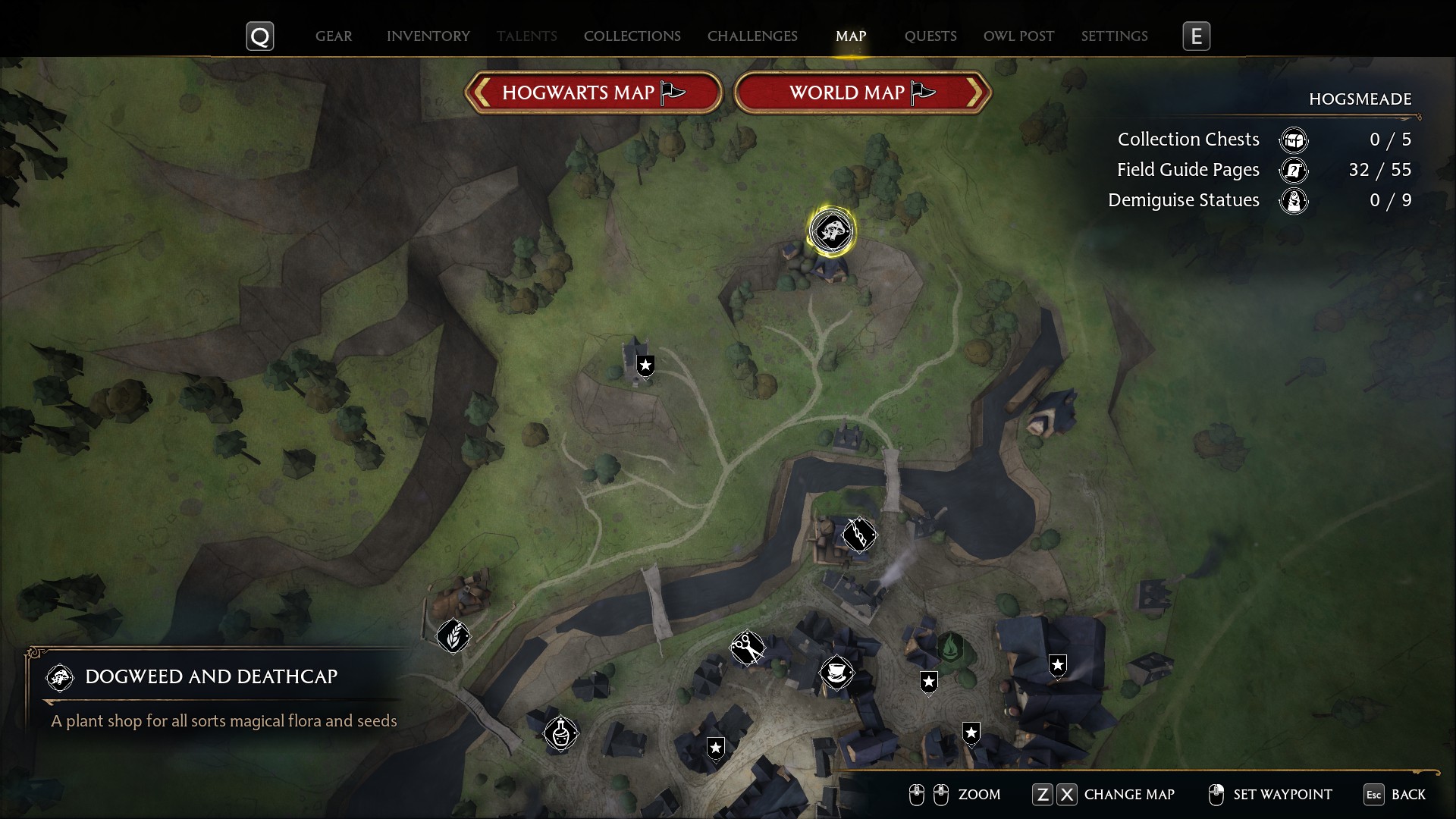
Task: Switch to the Inventory tab
Action: pos(428,36)
